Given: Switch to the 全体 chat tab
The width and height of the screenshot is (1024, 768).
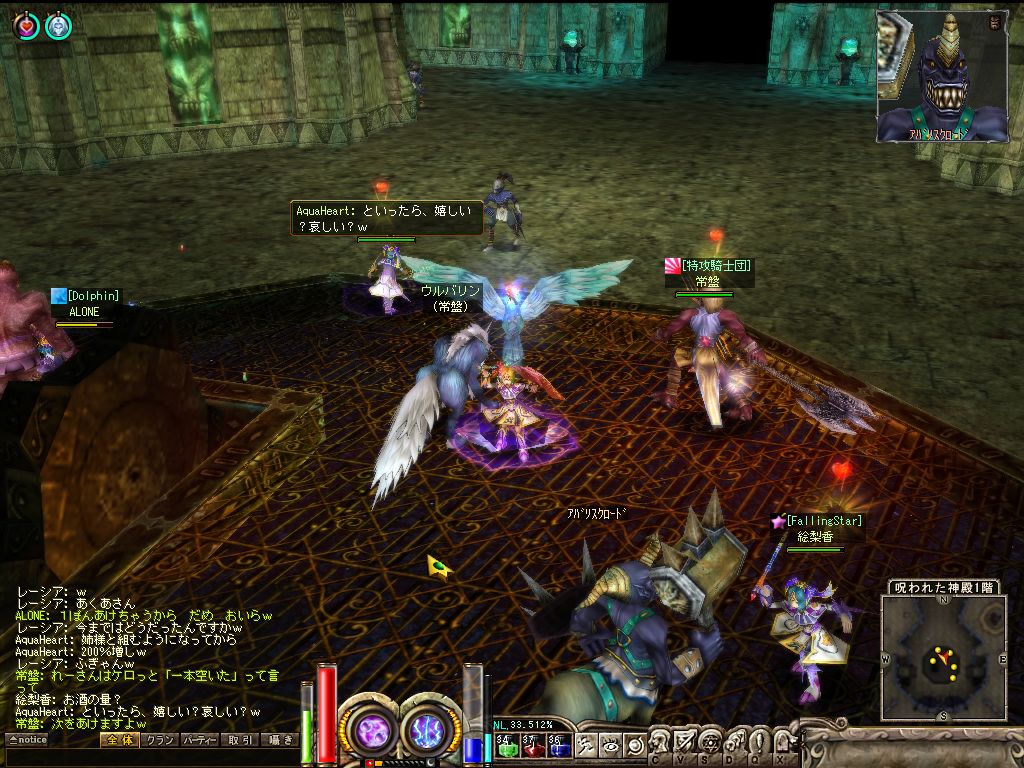Looking at the screenshot, I should [118, 740].
